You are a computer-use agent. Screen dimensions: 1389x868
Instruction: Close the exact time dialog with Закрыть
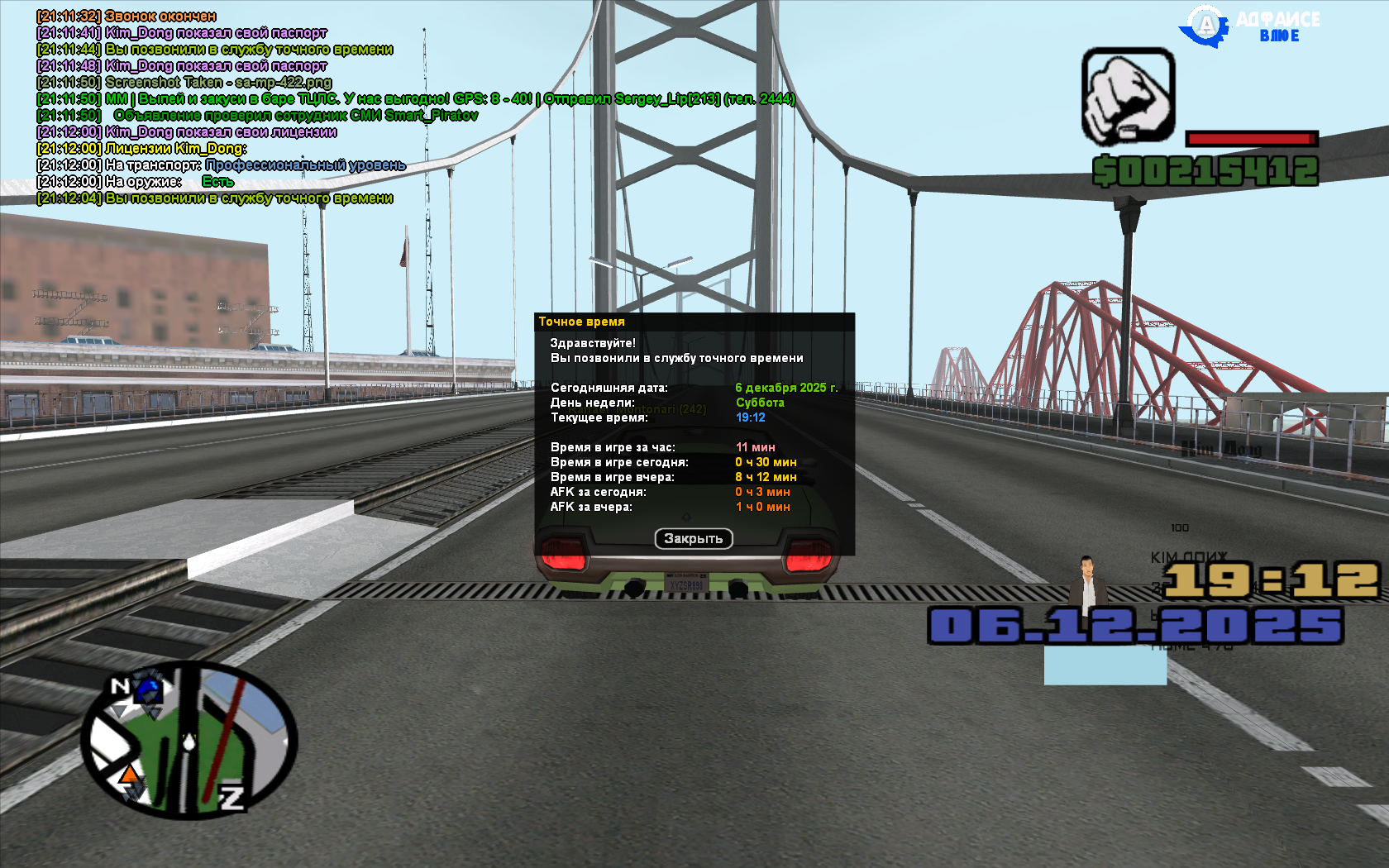tap(694, 539)
